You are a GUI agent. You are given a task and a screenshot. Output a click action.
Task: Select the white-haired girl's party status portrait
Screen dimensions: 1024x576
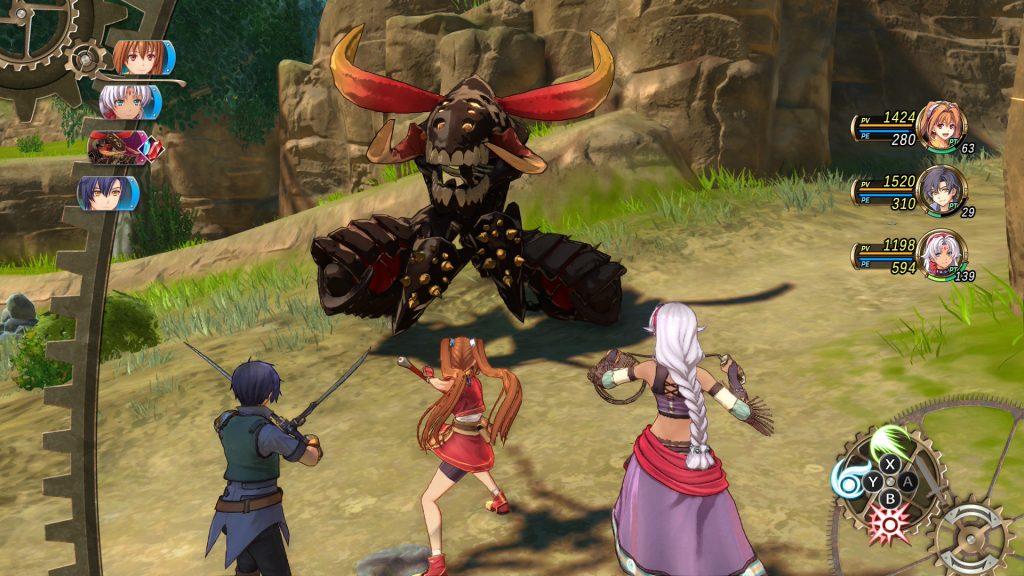(x=939, y=255)
